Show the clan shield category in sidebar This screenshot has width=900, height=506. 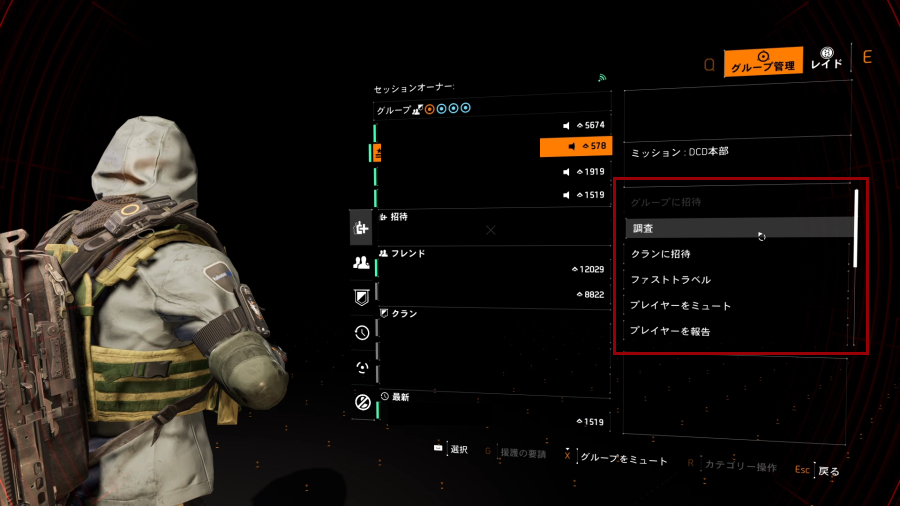(362, 297)
